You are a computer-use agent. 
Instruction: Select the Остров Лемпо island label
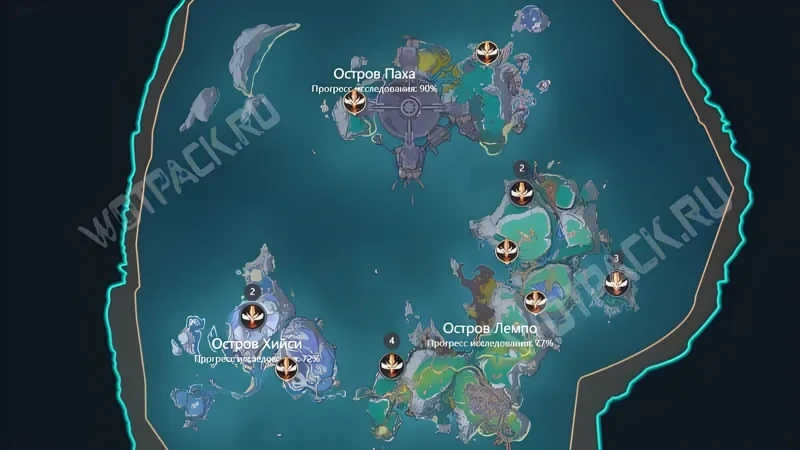pos(490,328)
